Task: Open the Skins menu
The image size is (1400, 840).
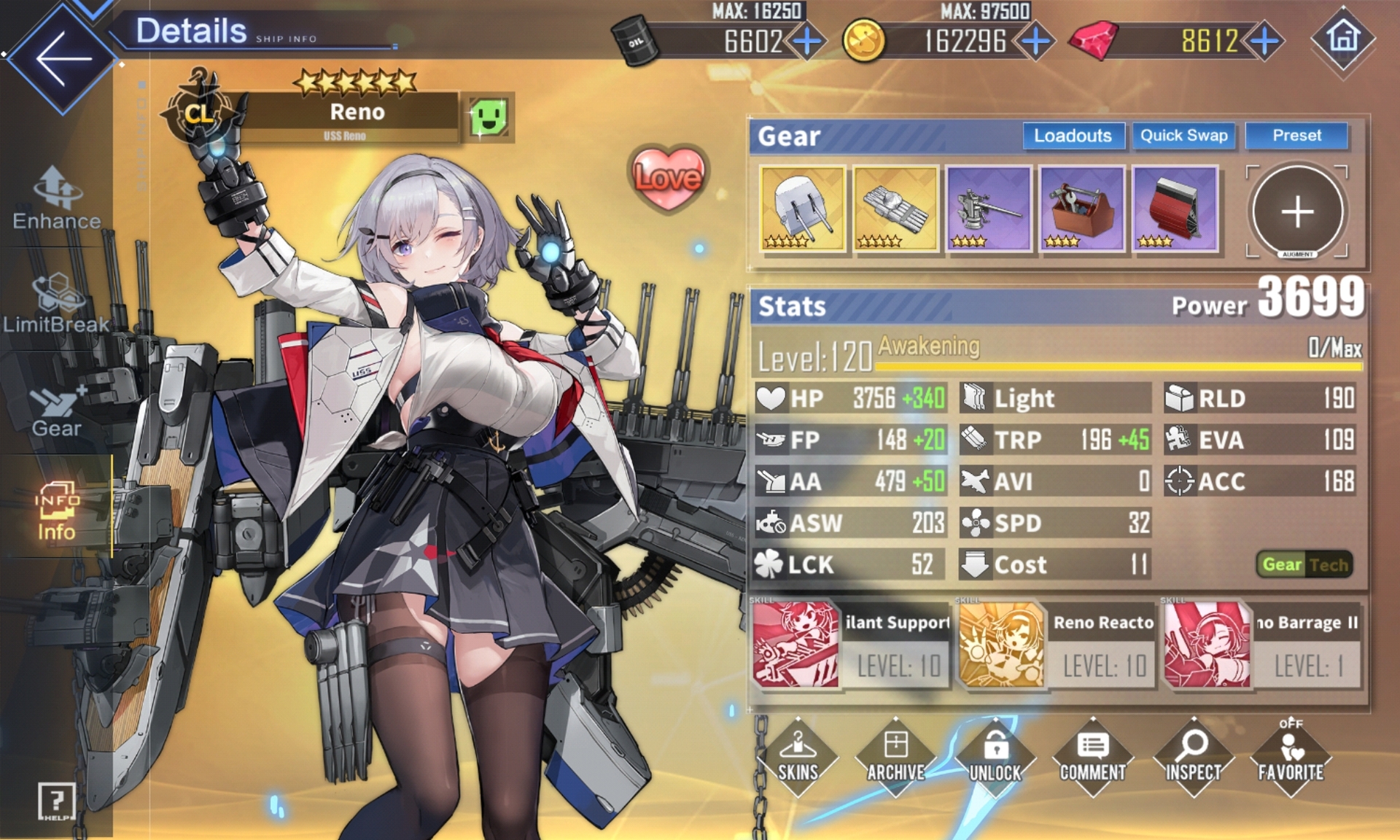Action: (x=798, y=757)
